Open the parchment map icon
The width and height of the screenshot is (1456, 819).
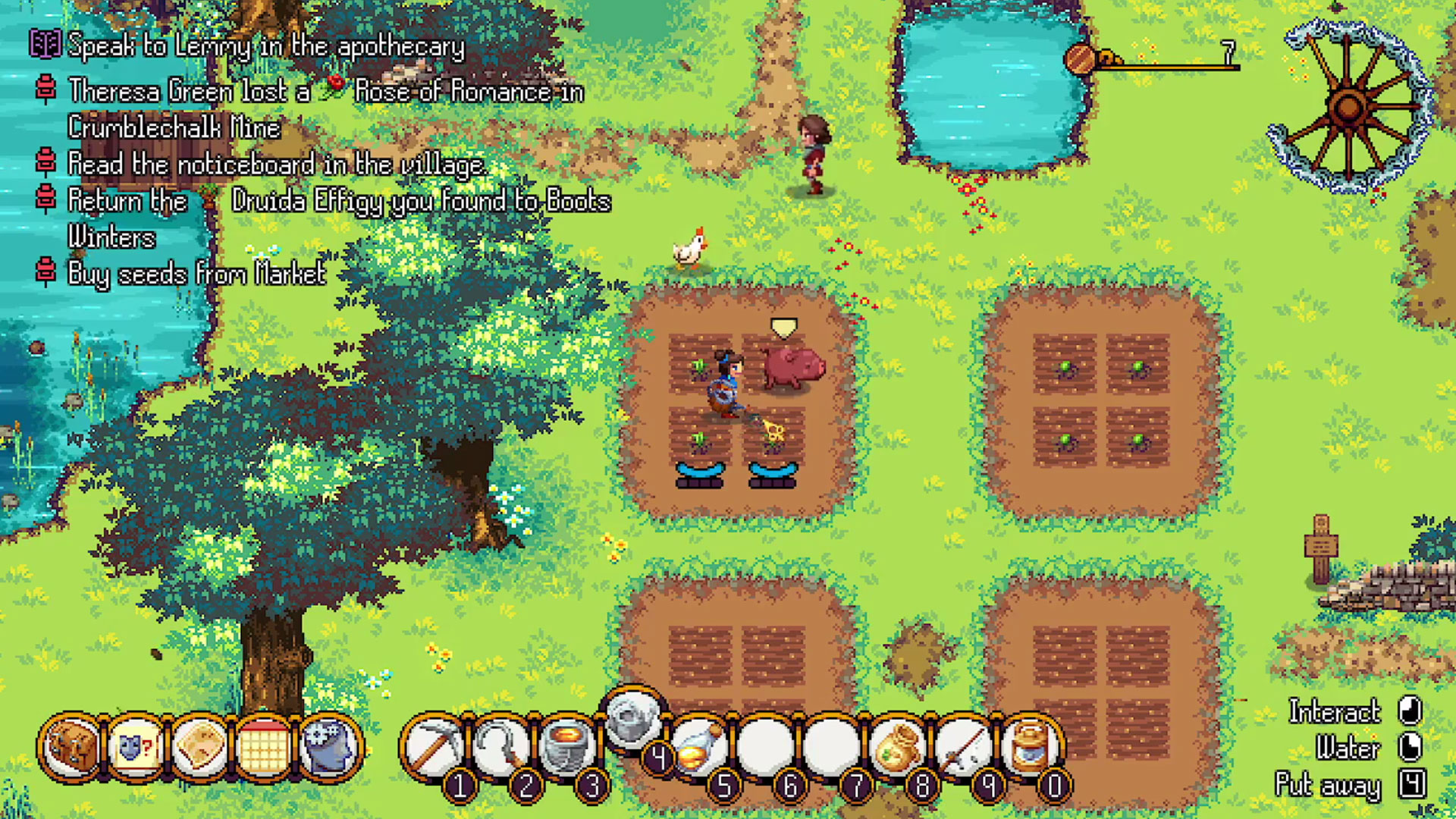[200, 748]
